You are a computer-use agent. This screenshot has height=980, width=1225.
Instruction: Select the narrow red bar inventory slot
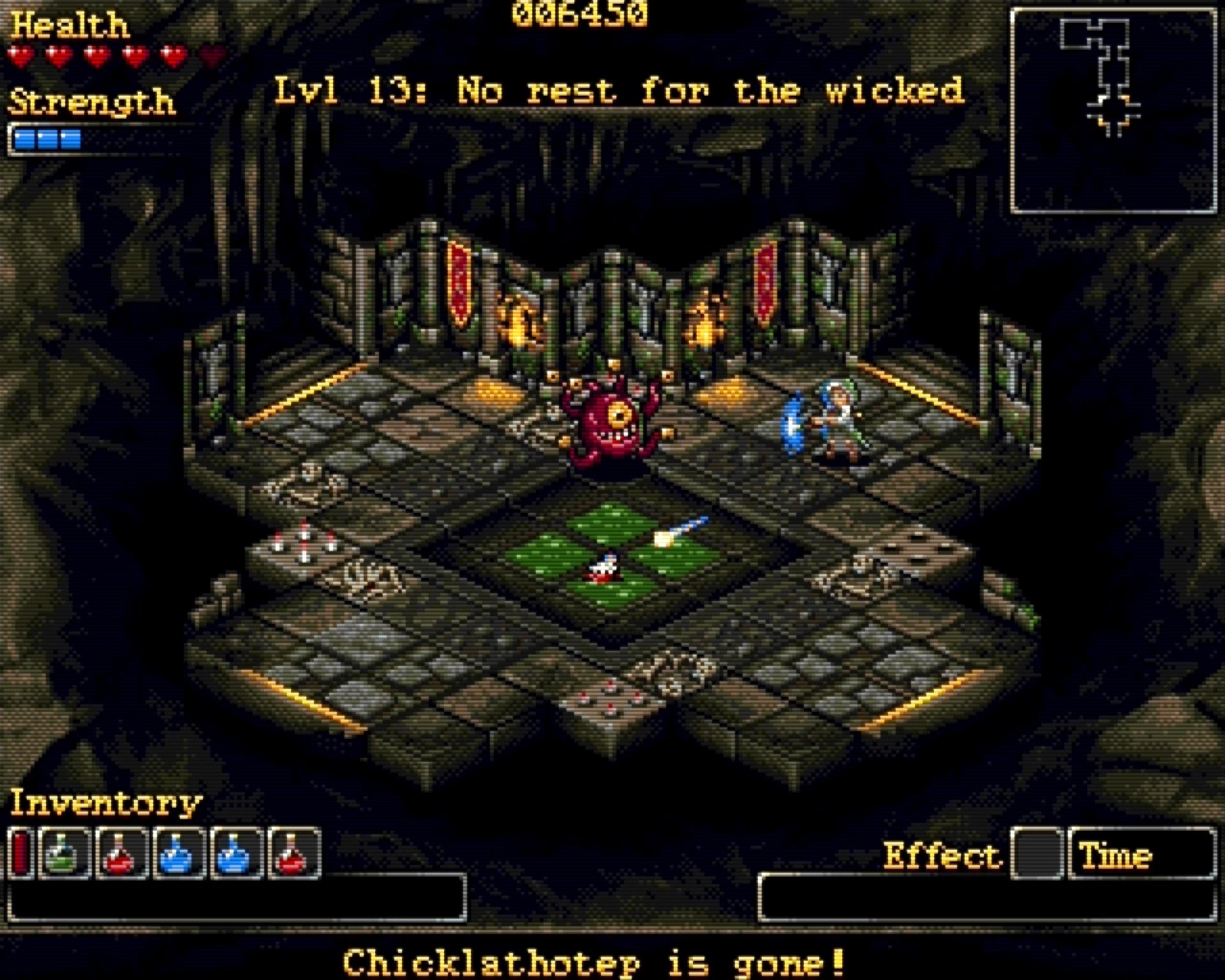click(20, 852)
